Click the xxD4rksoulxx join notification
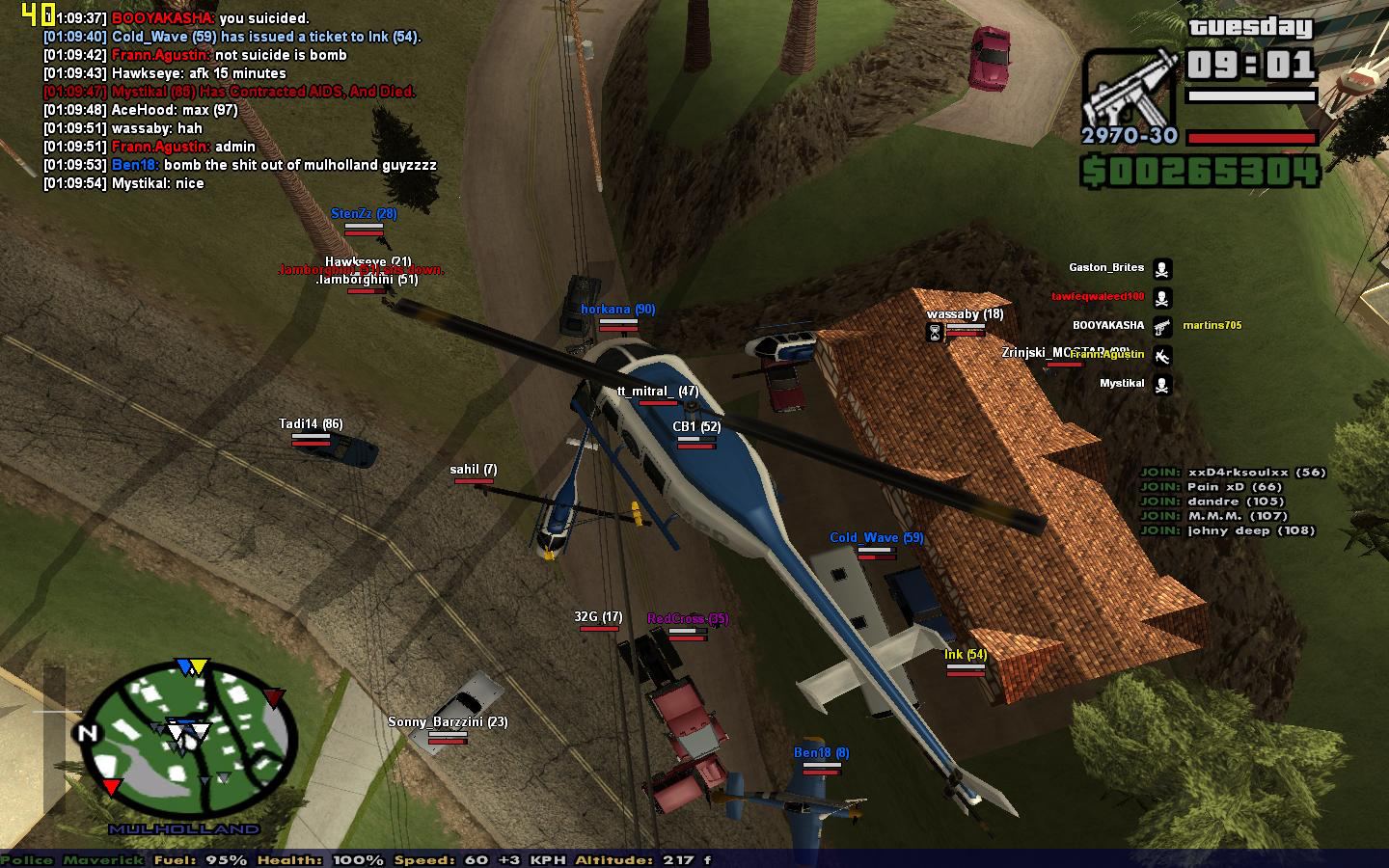The image size is (1389, 868). pos(1233,473)
